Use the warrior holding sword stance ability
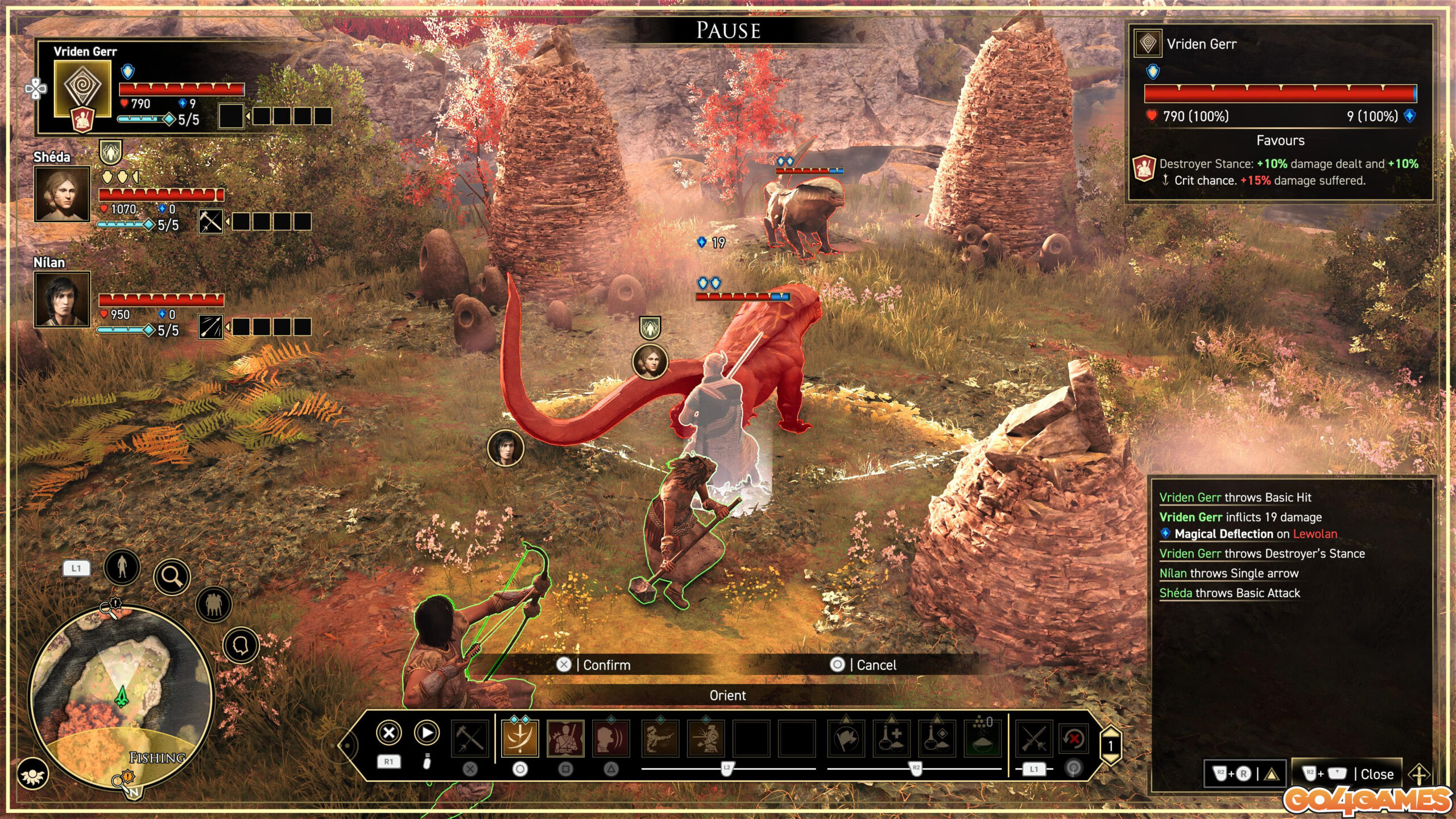Screen dimensions: 1456x819 pyautogui.click(x=565, y=738)
